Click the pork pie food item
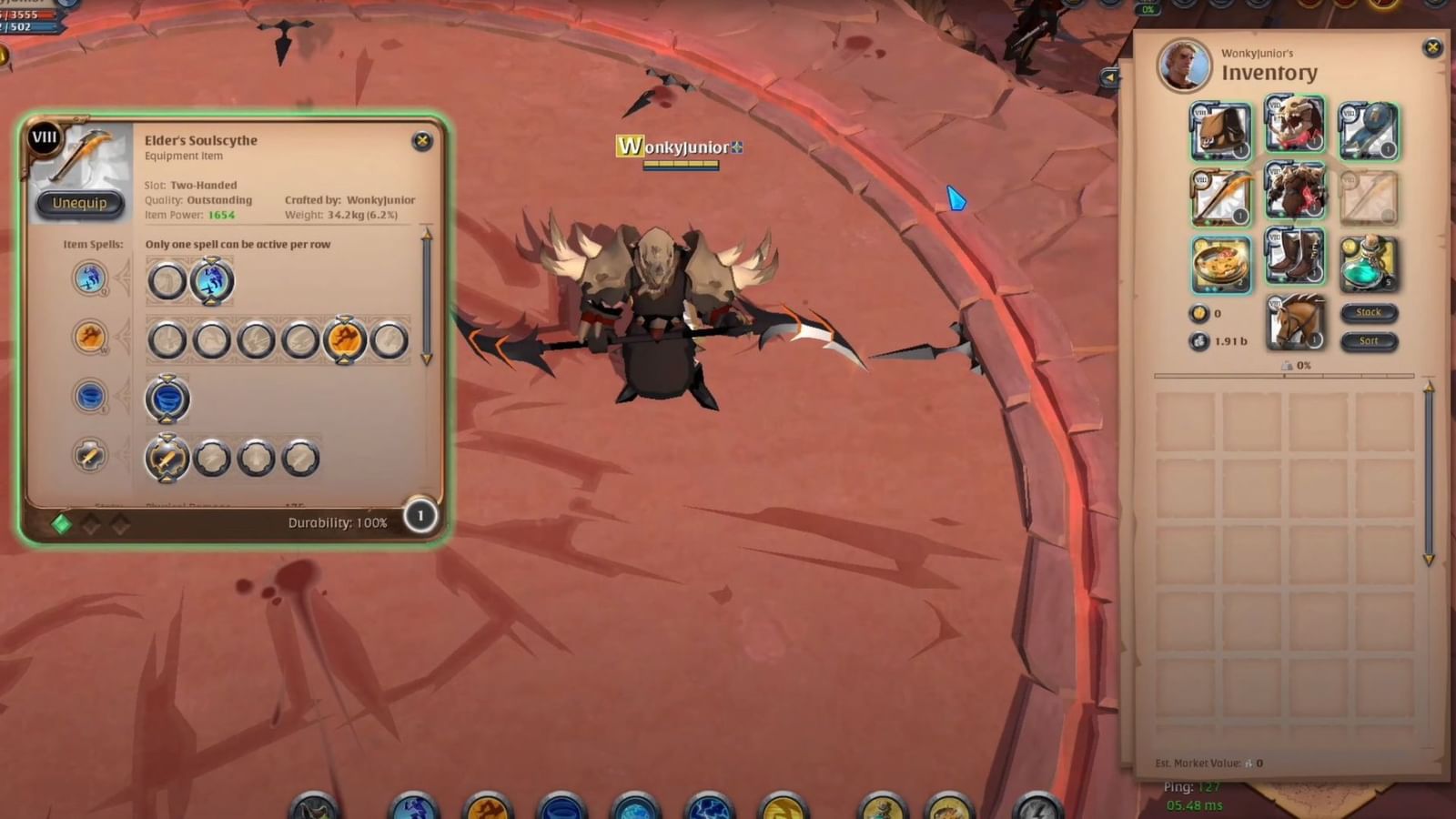 (x=1221, y=264)
